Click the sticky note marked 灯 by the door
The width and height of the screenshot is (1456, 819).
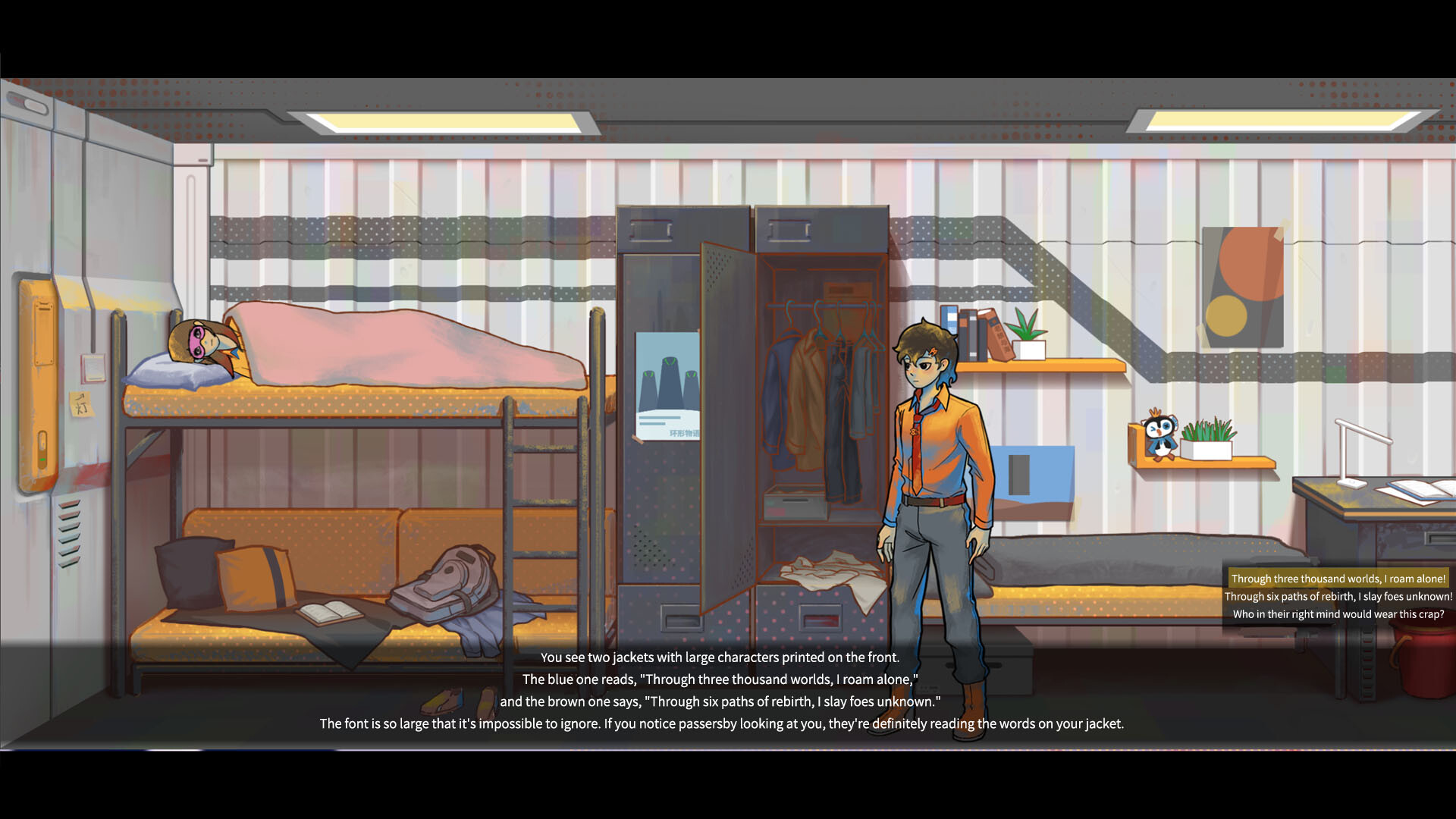point(83,404)
